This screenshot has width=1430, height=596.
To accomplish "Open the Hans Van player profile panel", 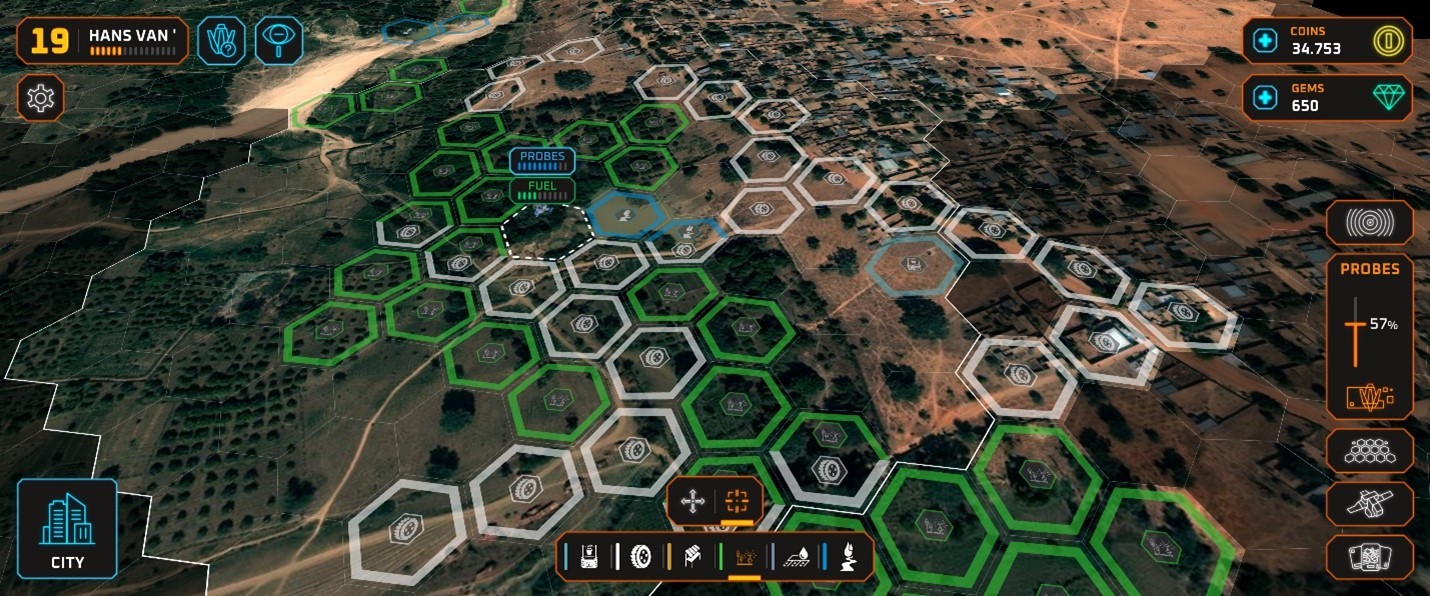I will [x=102, y=41].
